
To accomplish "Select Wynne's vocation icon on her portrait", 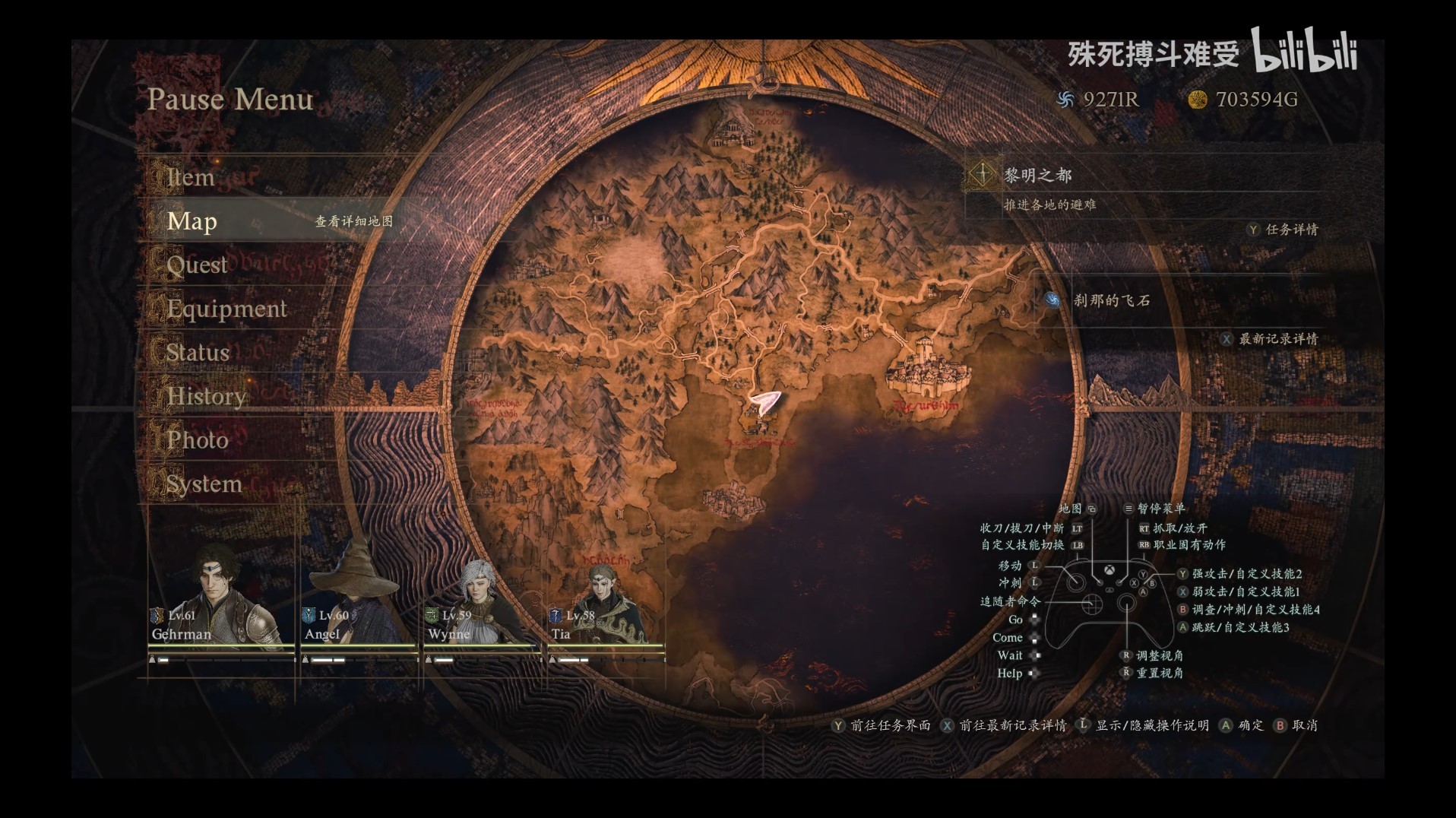I will click(x=431, y=615).
